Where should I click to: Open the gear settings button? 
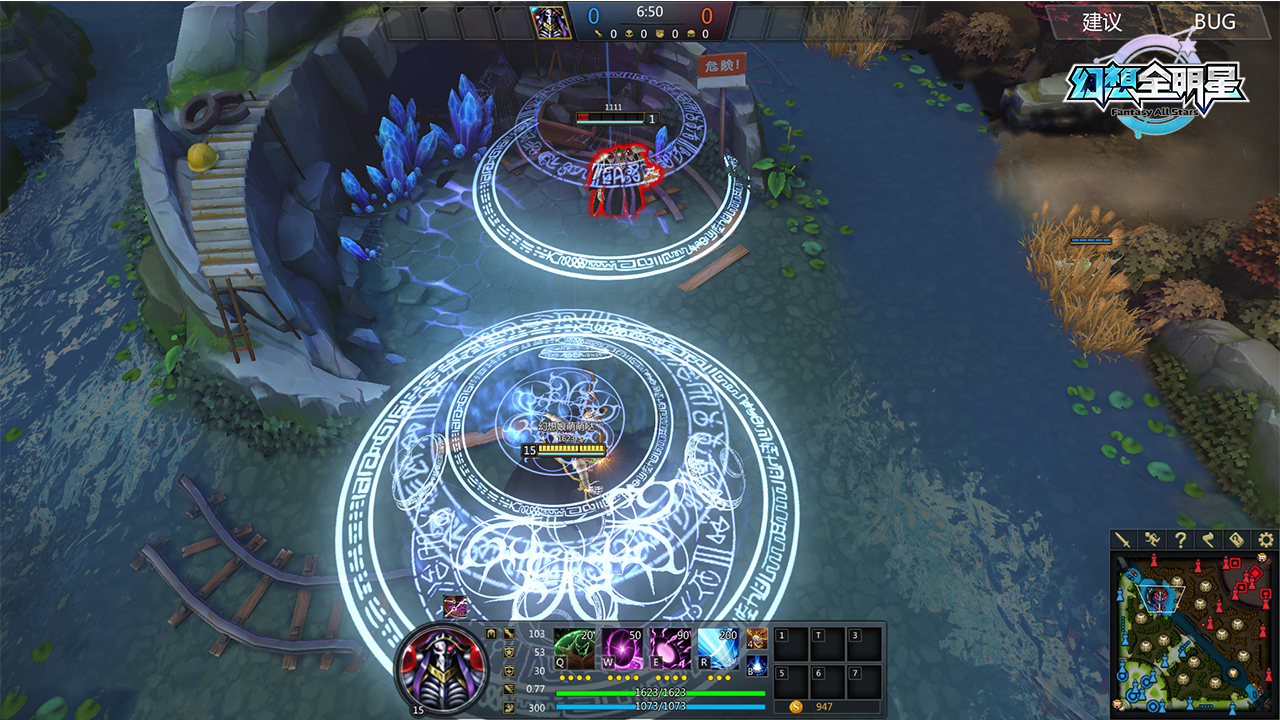tap(1265, 540)
